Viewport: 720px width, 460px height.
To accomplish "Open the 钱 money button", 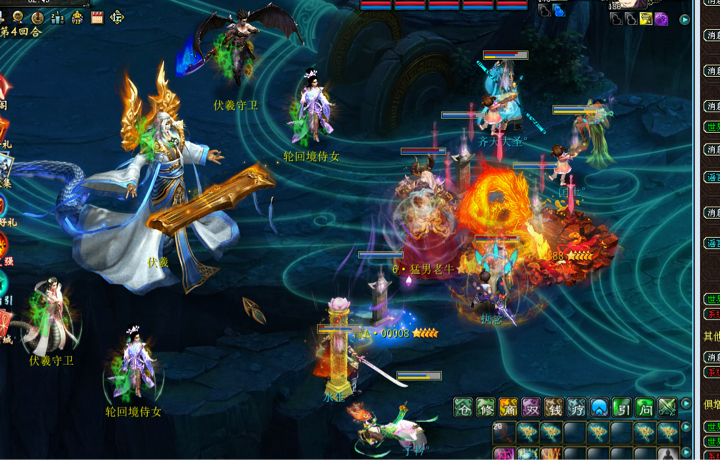I will point(555,407).
